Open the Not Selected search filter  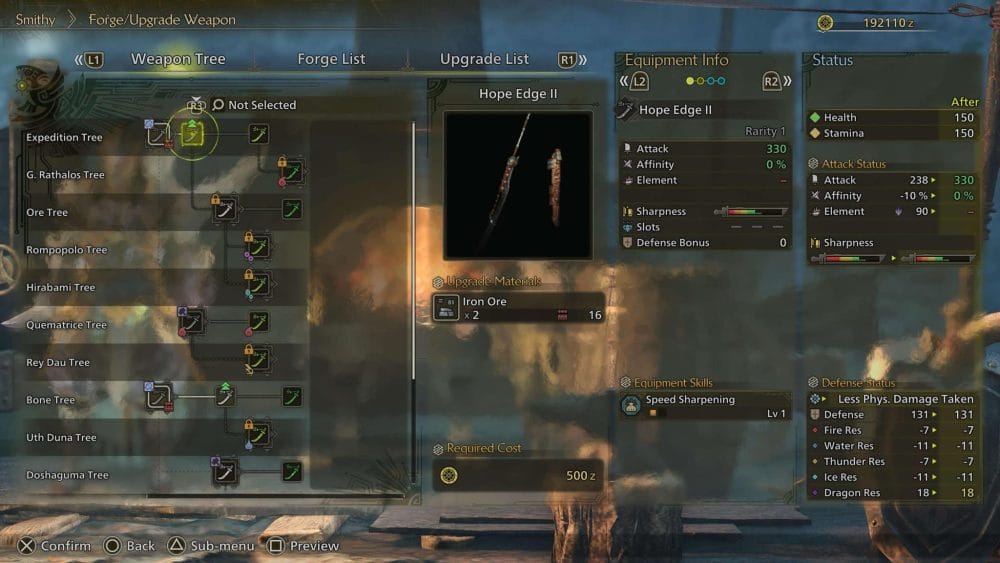point(261,105)
